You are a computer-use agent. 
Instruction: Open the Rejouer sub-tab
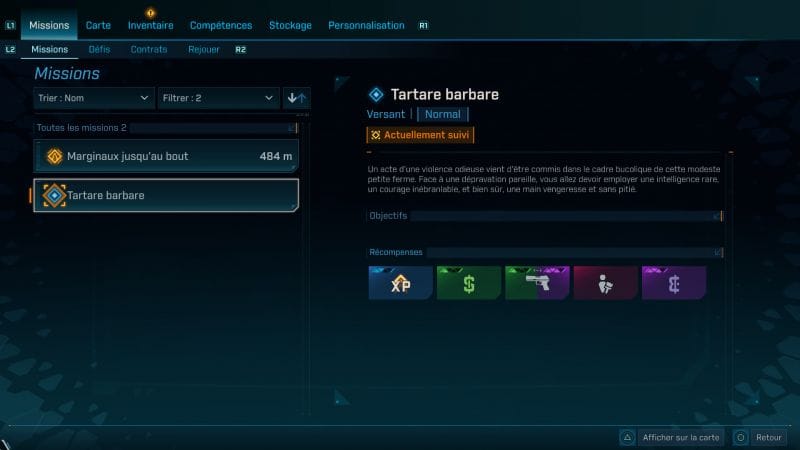(204, 49)
